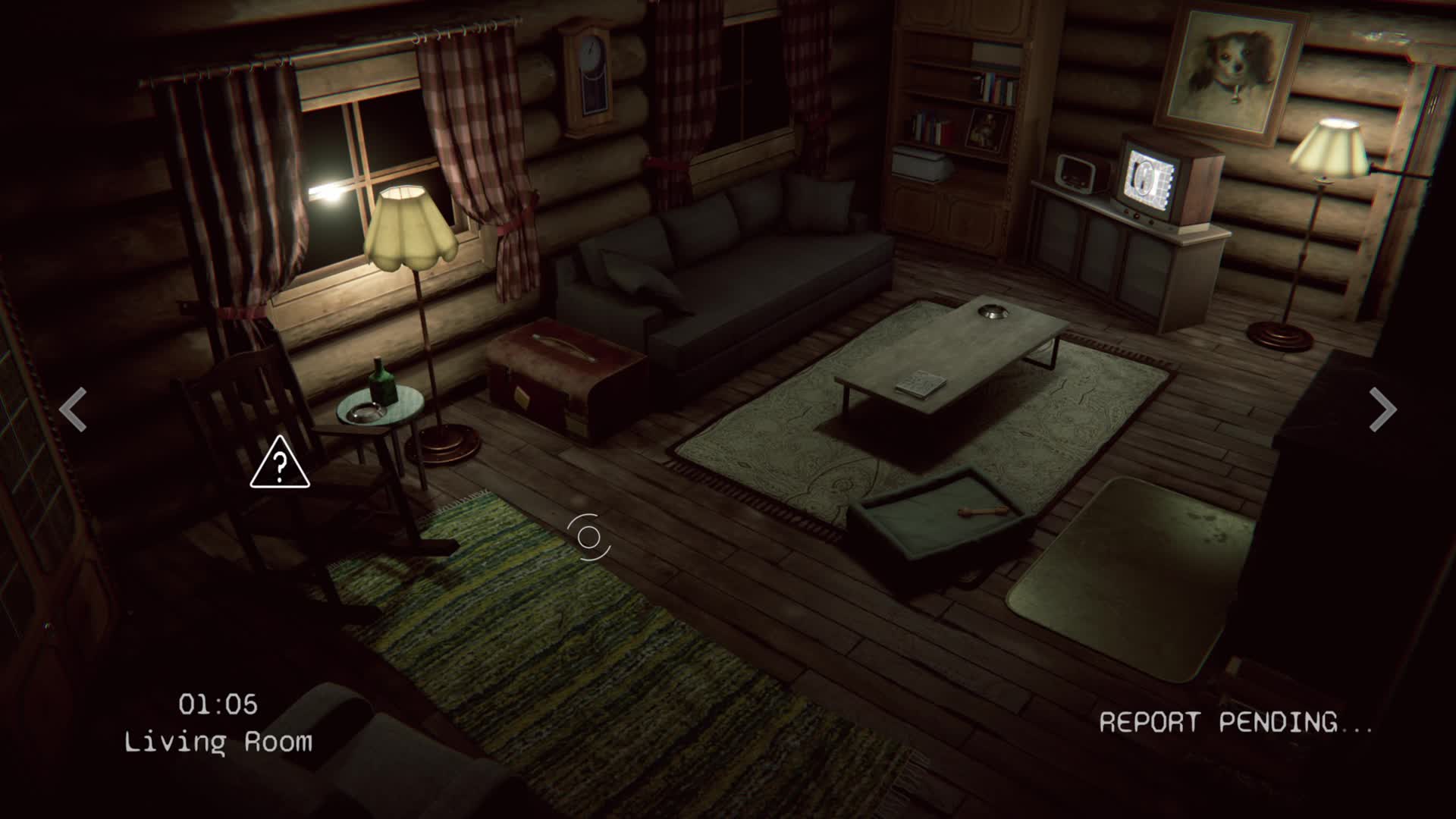Switch to the previous camera with left arrow
This screenshot has height=819, width=1456.
click(74, 410)
